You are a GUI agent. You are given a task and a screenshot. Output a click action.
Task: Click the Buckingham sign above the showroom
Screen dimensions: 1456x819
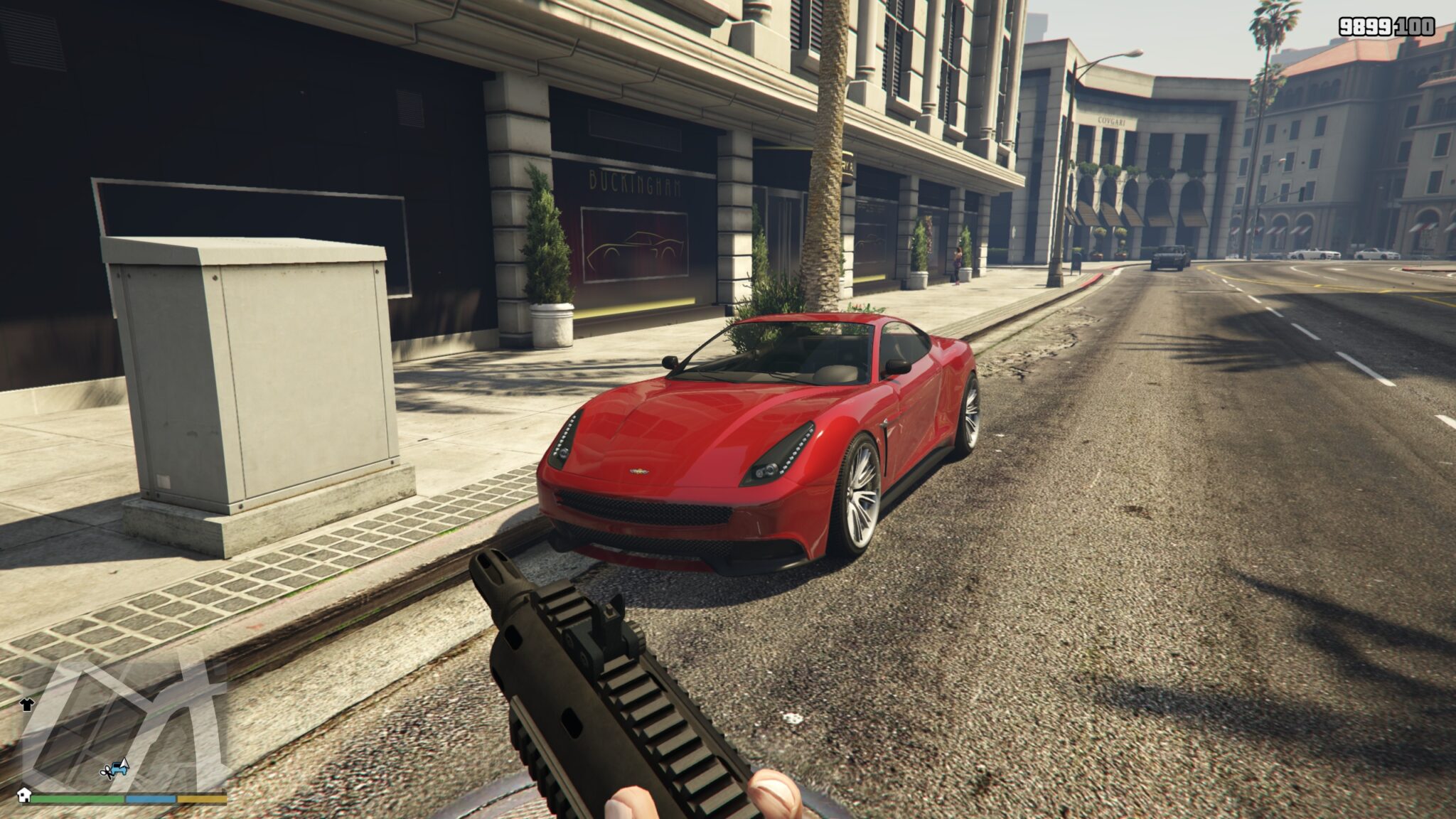pos(633,183)
